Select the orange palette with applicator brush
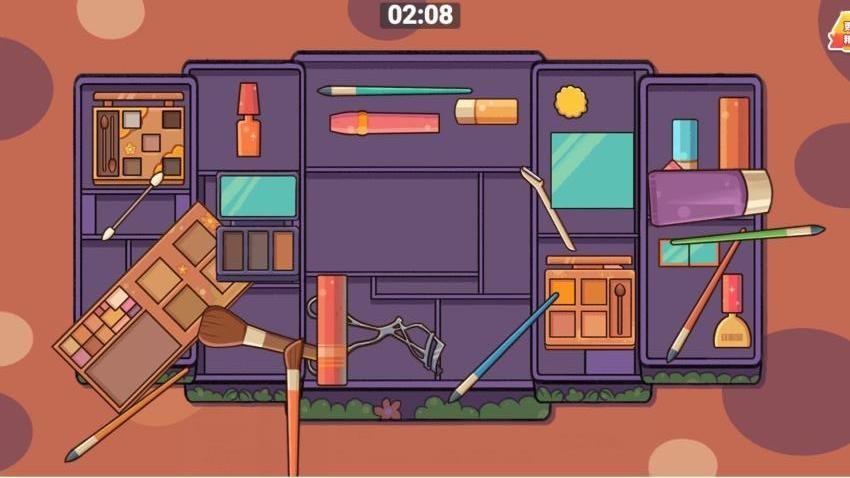Image resolution: width=850 pixels, height=478 pixels. click(590, 305)
